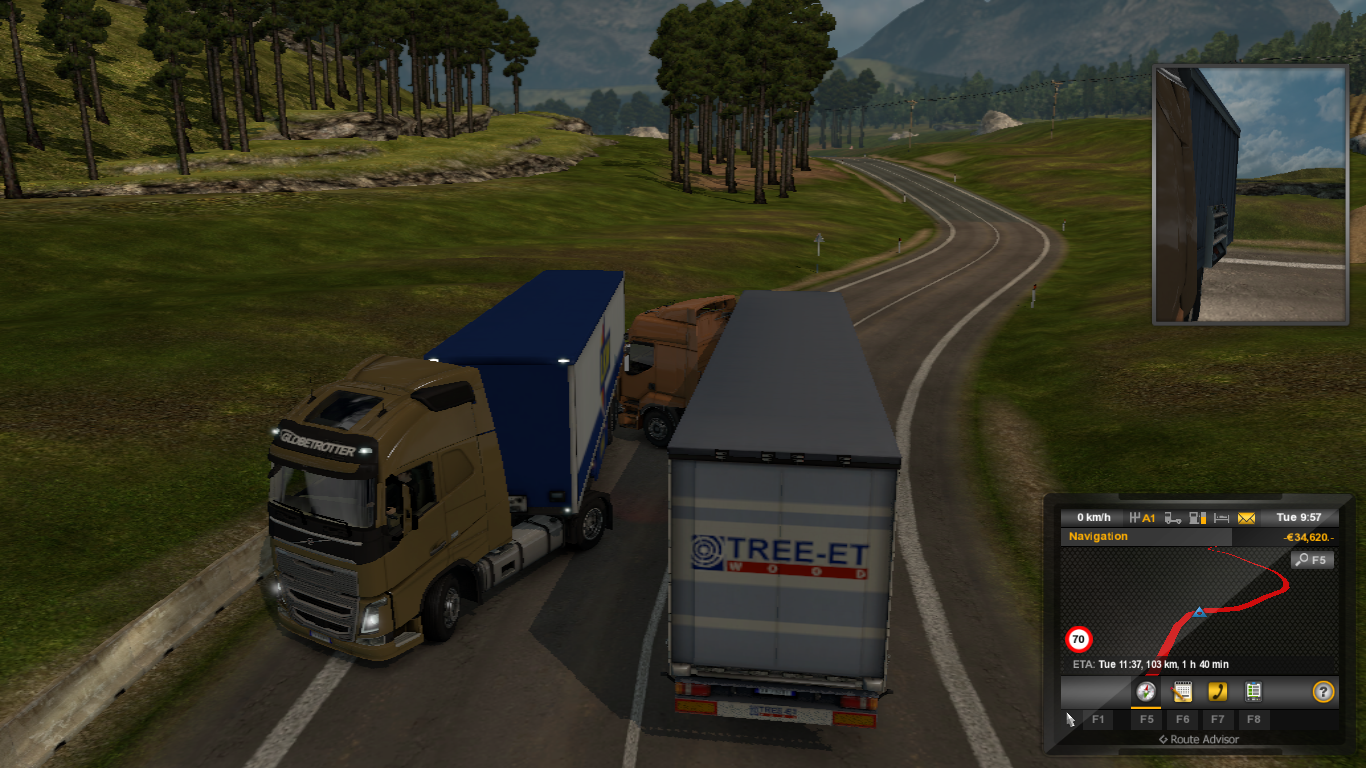Click the help question mark icon
This screenshot has width=1366, height=768.
[1324, 691]
